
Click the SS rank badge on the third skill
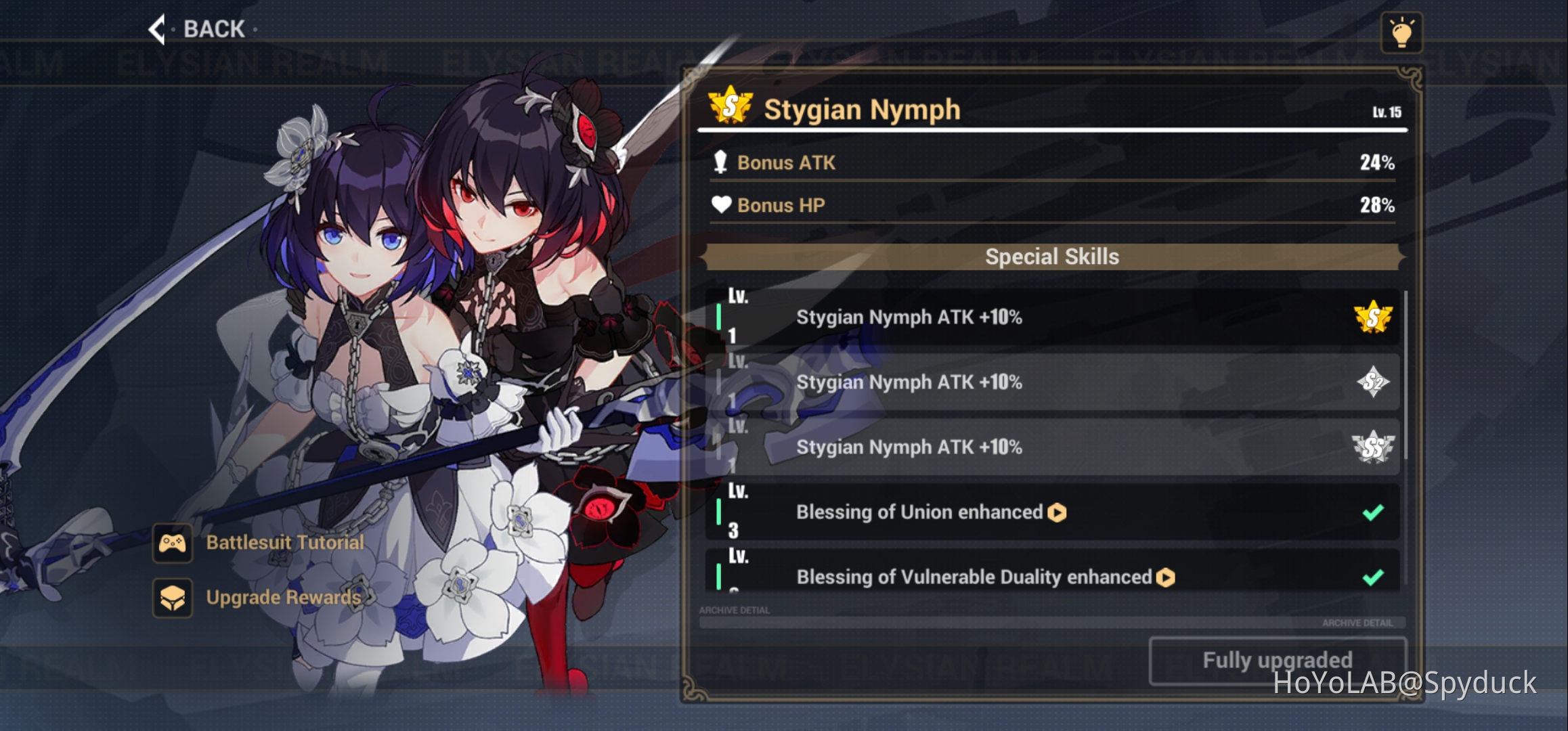1373,447
